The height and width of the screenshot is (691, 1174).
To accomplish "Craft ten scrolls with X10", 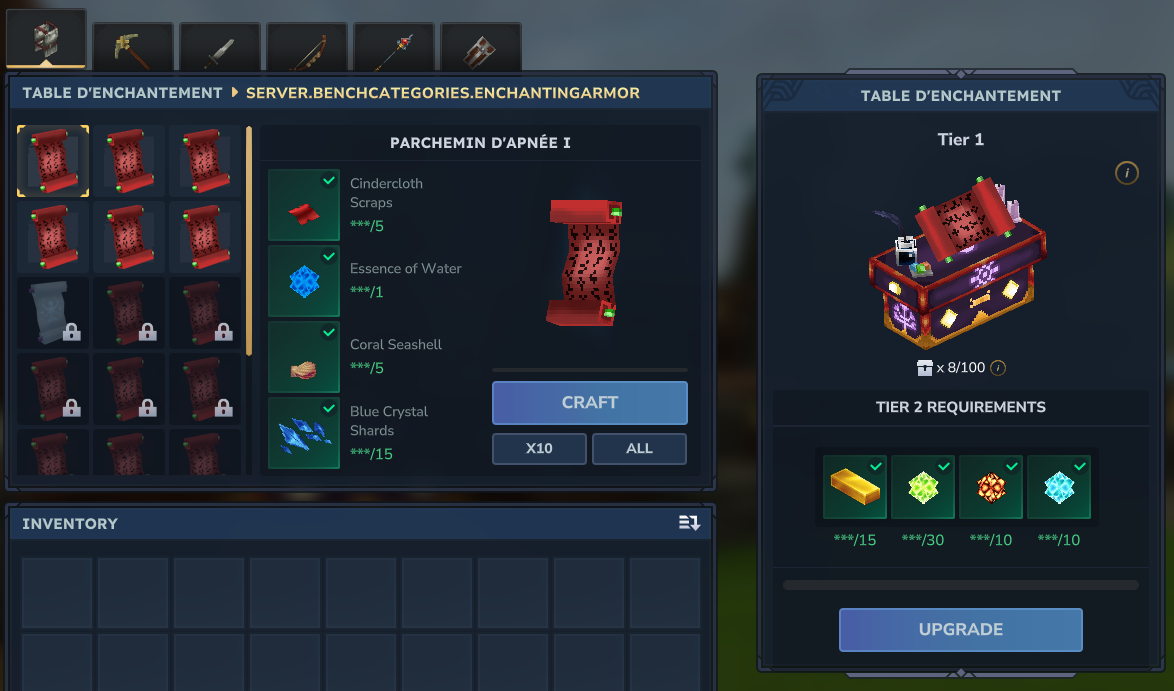I will [539, 449].
